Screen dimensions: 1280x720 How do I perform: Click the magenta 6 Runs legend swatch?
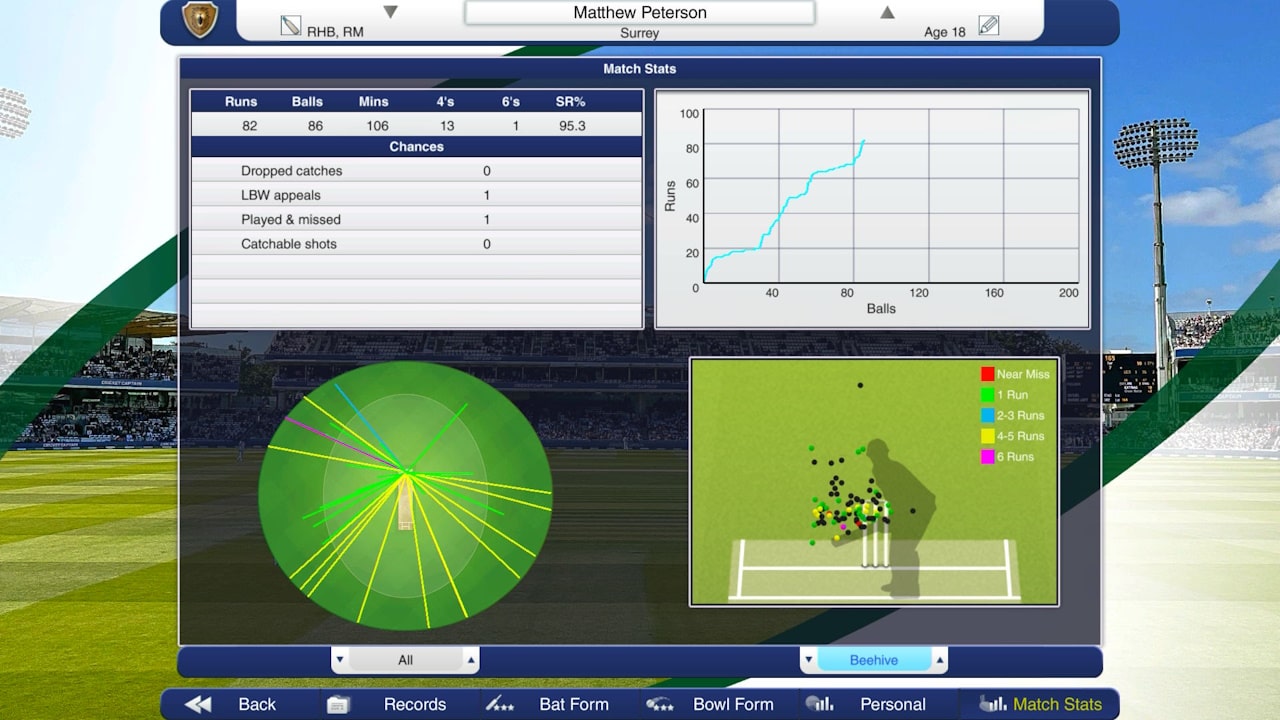click(x=990, y=456)
